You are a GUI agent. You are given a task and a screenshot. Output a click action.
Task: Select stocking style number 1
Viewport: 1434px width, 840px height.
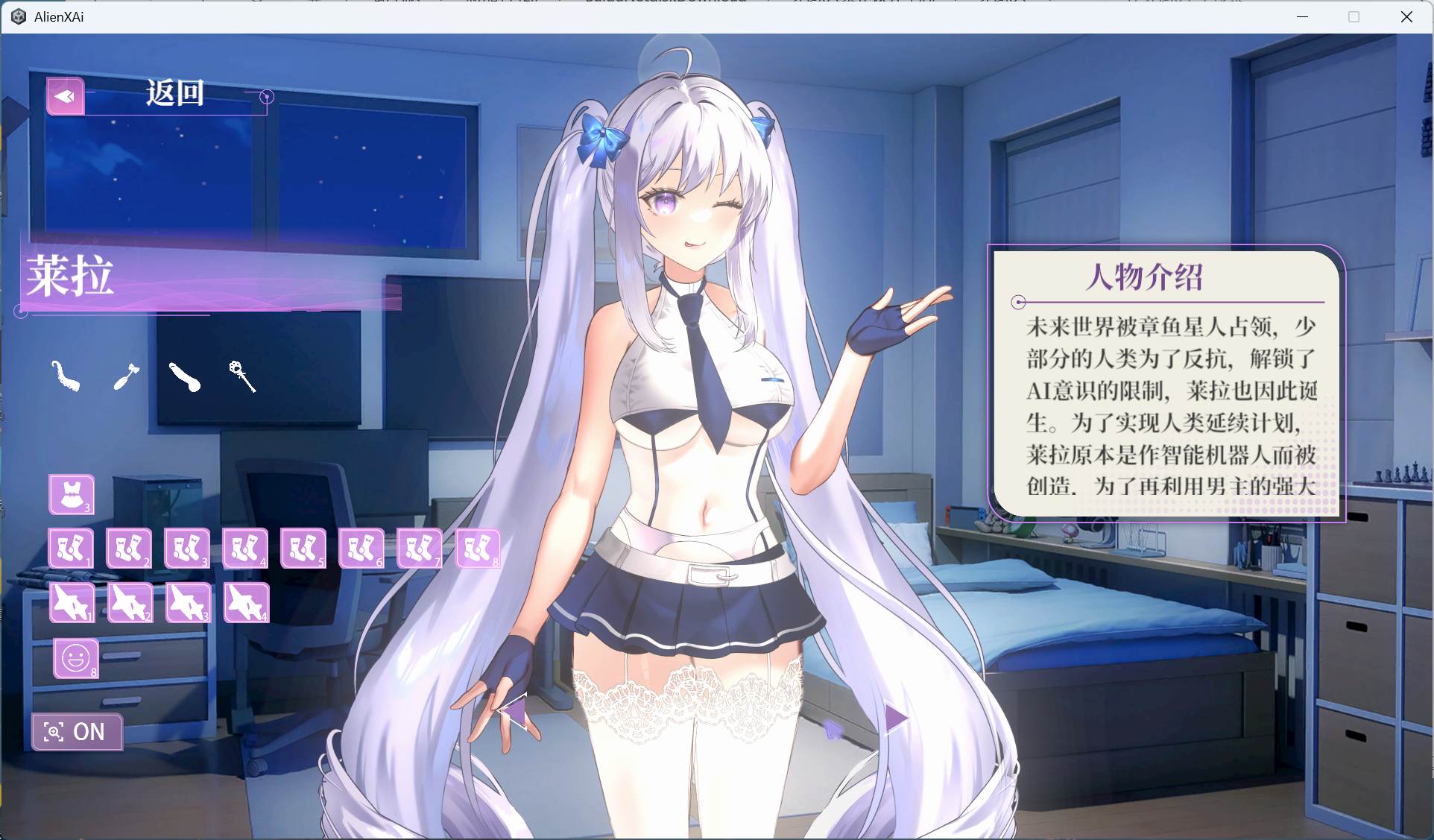point(71,548)
